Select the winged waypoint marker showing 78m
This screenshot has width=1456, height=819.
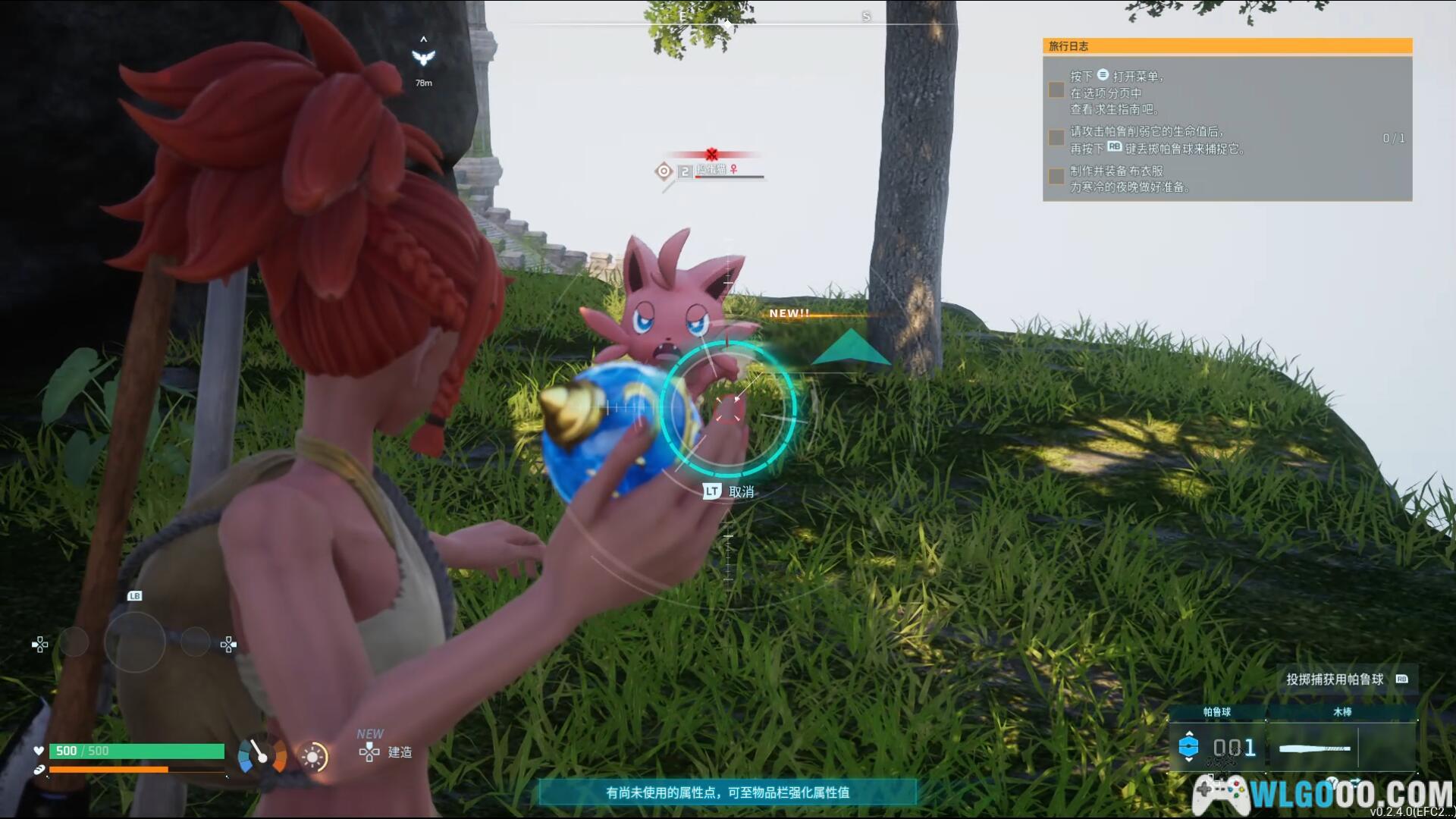click(423, 58)
